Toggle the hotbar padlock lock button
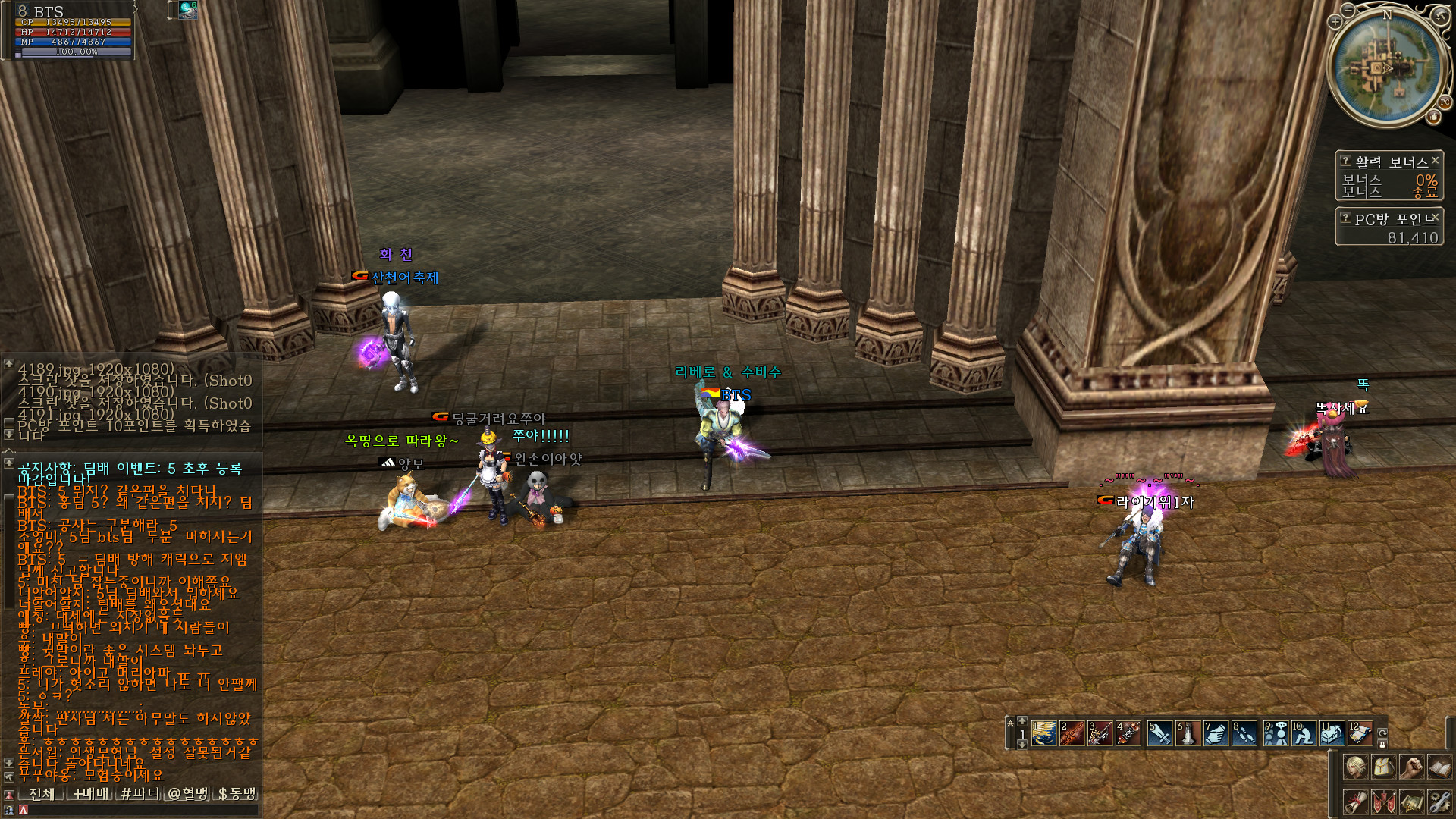1456x819 pixels. (1382, 745)
